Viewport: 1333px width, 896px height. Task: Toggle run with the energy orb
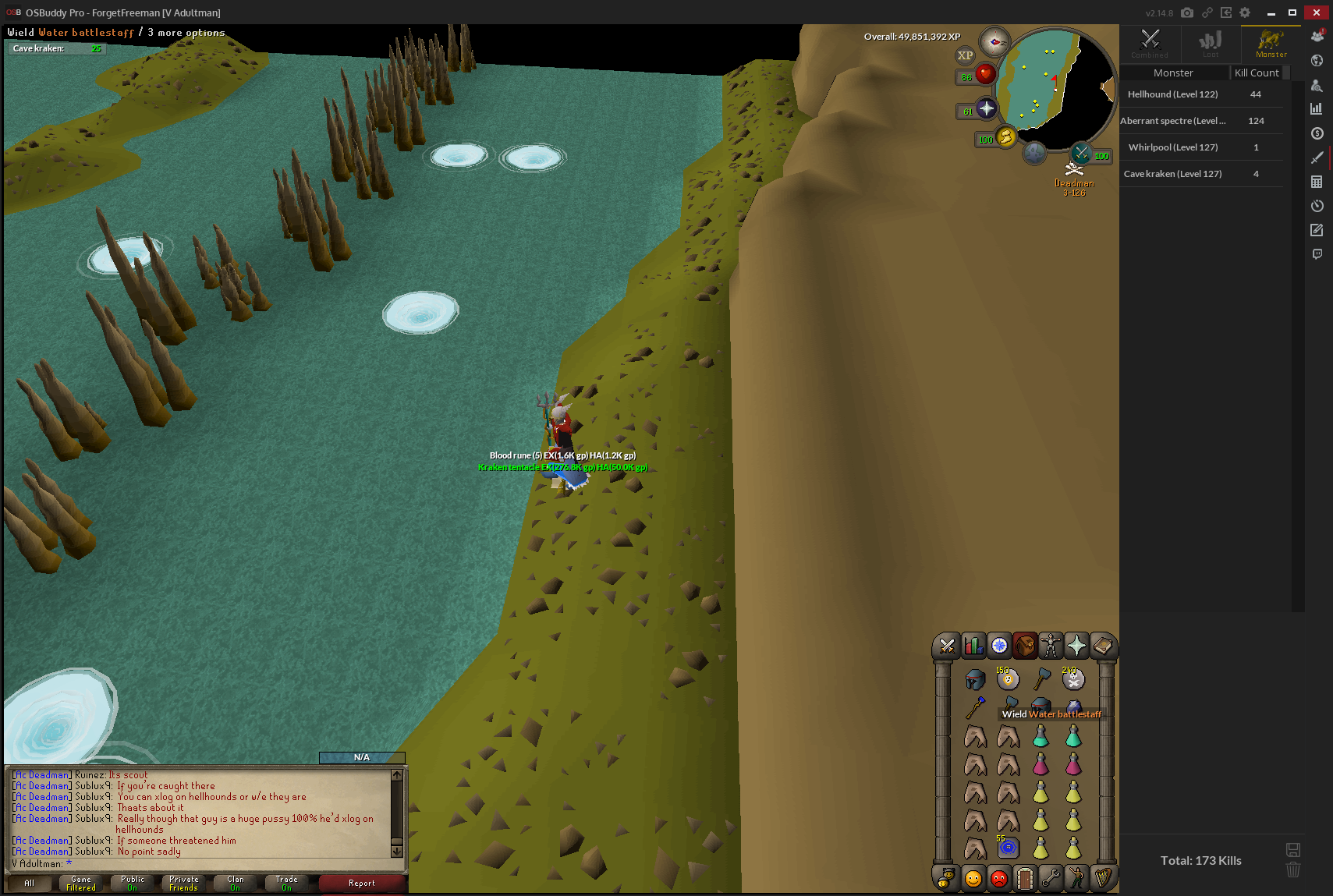coord(1005,138)
